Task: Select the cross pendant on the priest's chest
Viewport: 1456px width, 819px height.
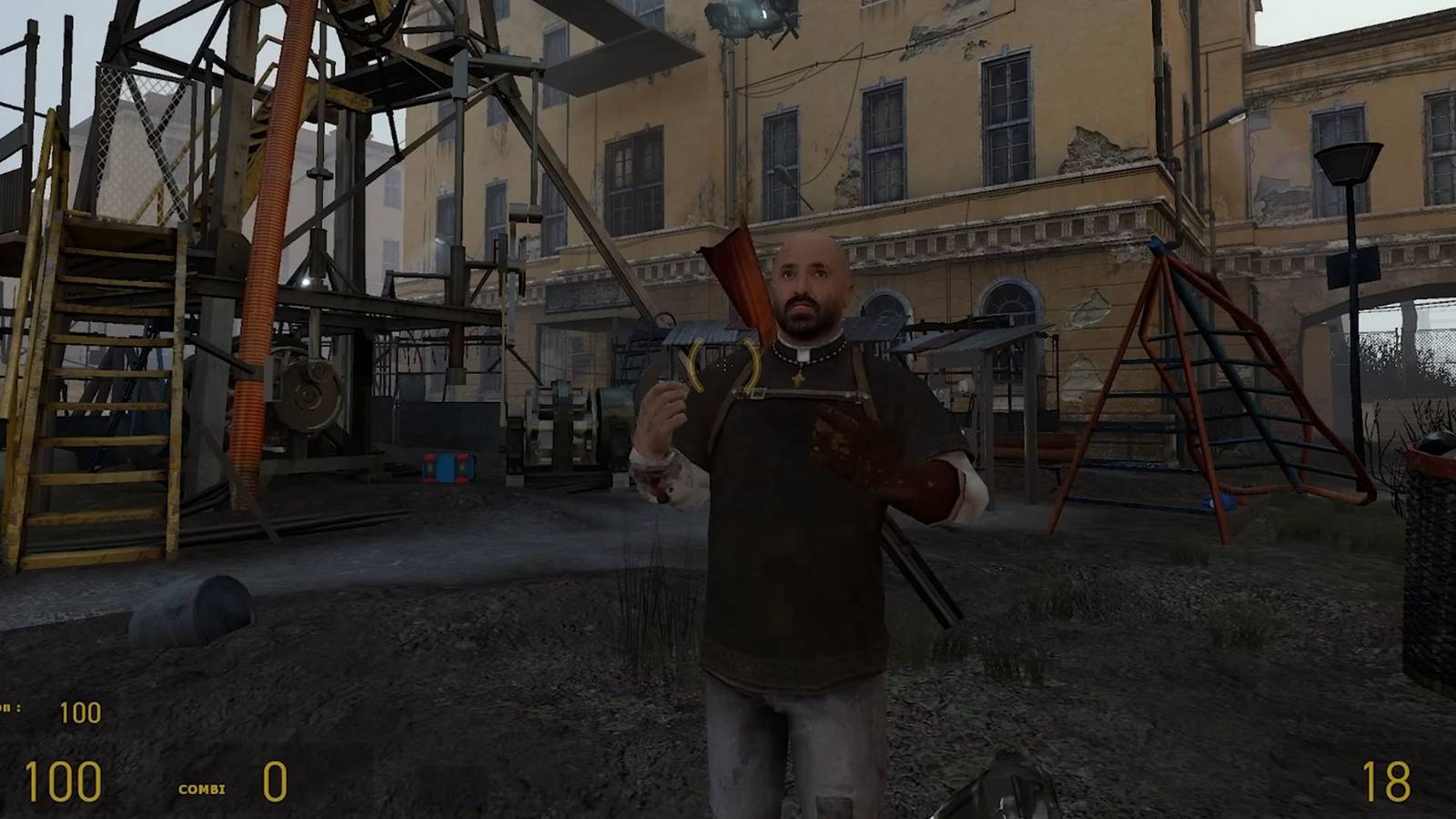Action: [x=798, y=380]
